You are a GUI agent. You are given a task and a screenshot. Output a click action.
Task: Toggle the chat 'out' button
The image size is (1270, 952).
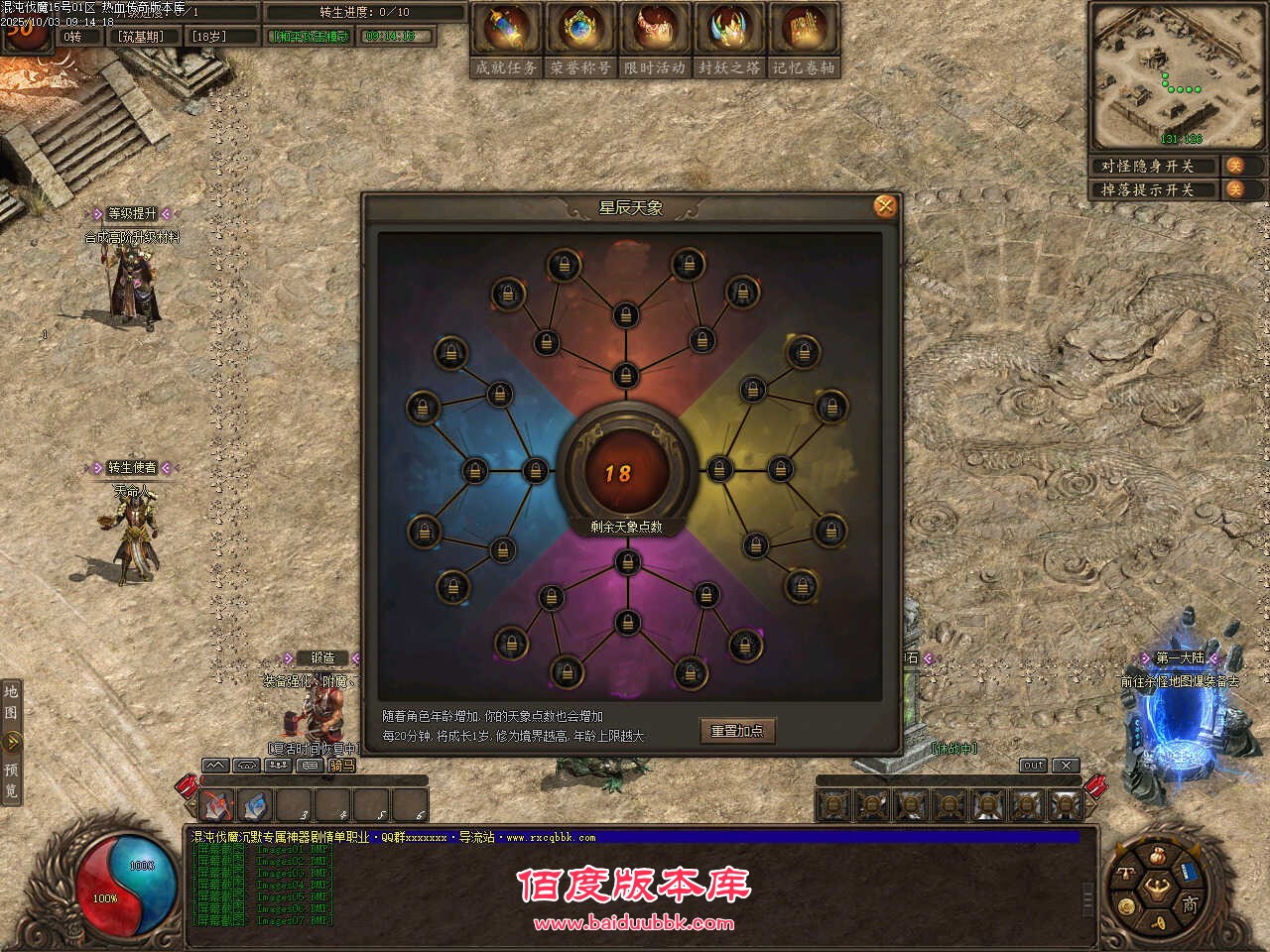click(x=1032, y=765)
